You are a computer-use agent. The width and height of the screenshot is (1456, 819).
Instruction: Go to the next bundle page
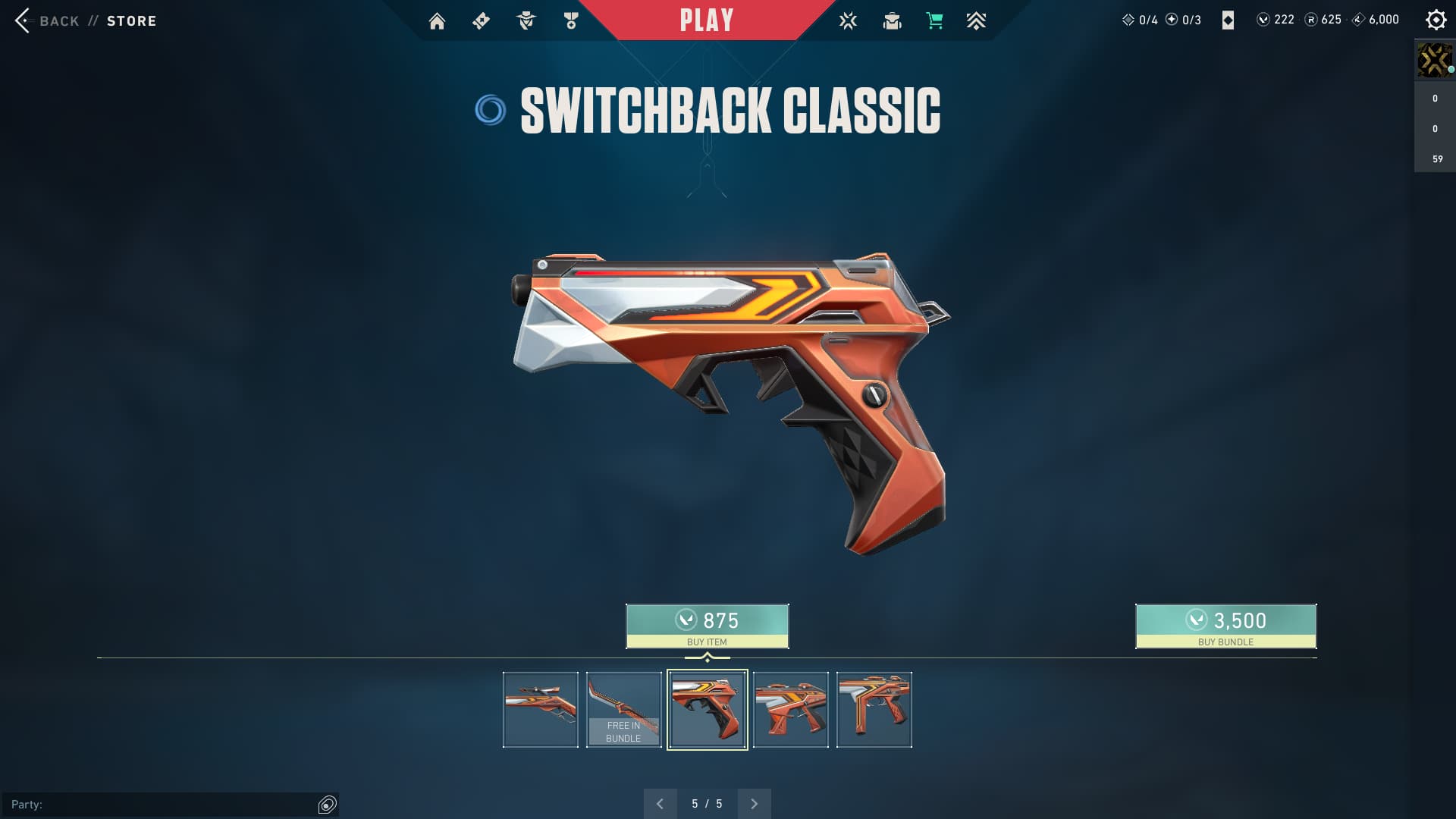pos(754,804)
